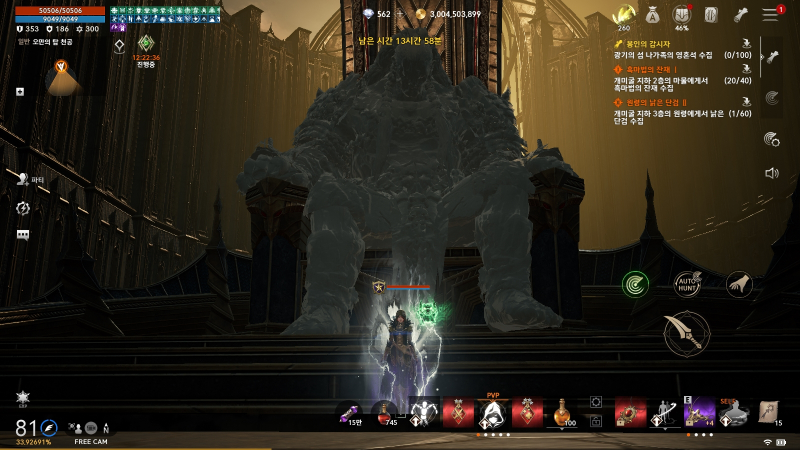Use the orange potion flask slot

click(562, 412)
